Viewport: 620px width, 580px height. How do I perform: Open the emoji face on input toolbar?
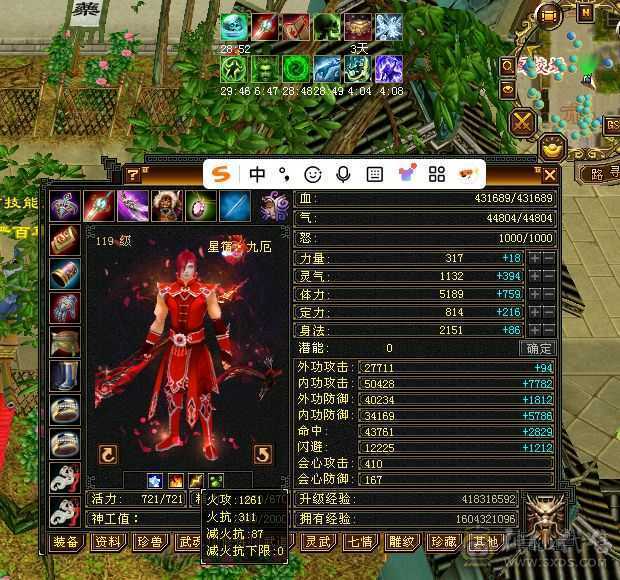coord(313,174)
